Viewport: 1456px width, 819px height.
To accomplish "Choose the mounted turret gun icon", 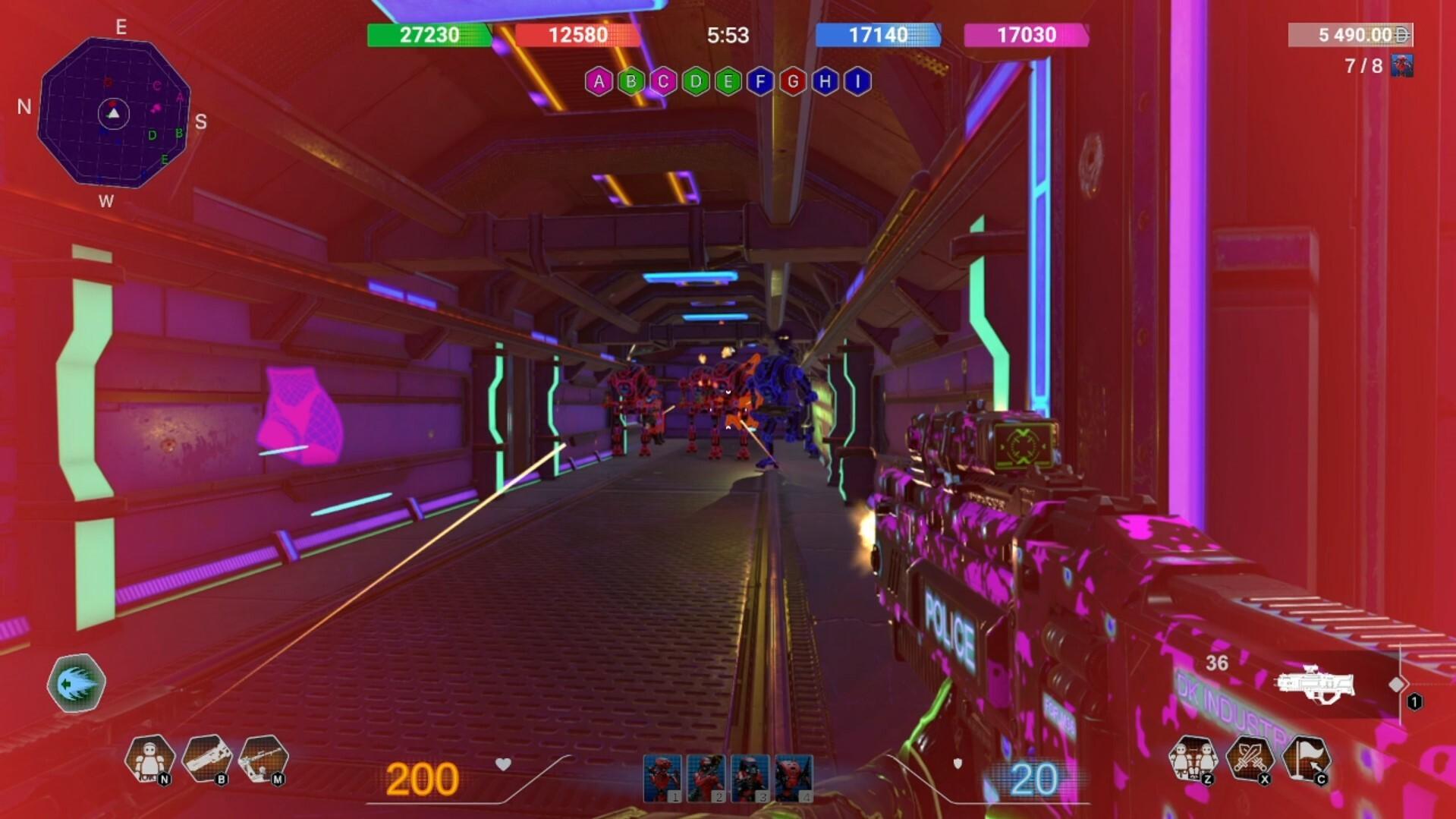I will (x=263, y=758).
